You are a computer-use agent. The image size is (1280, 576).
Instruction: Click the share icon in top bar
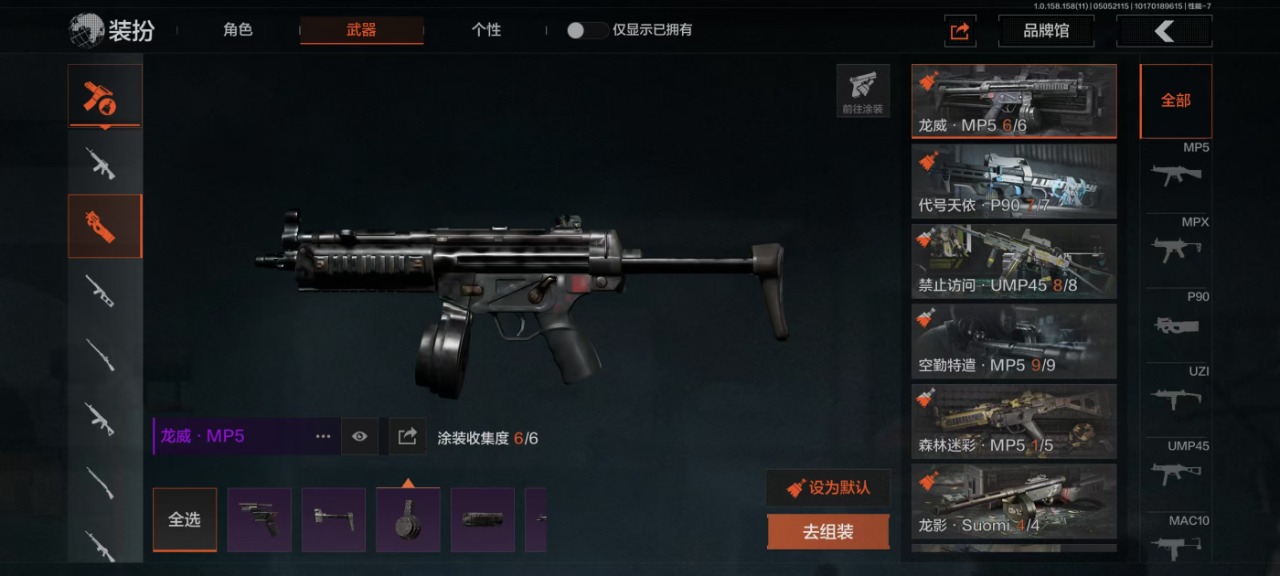pyautogui.click(x=960, y=31)
